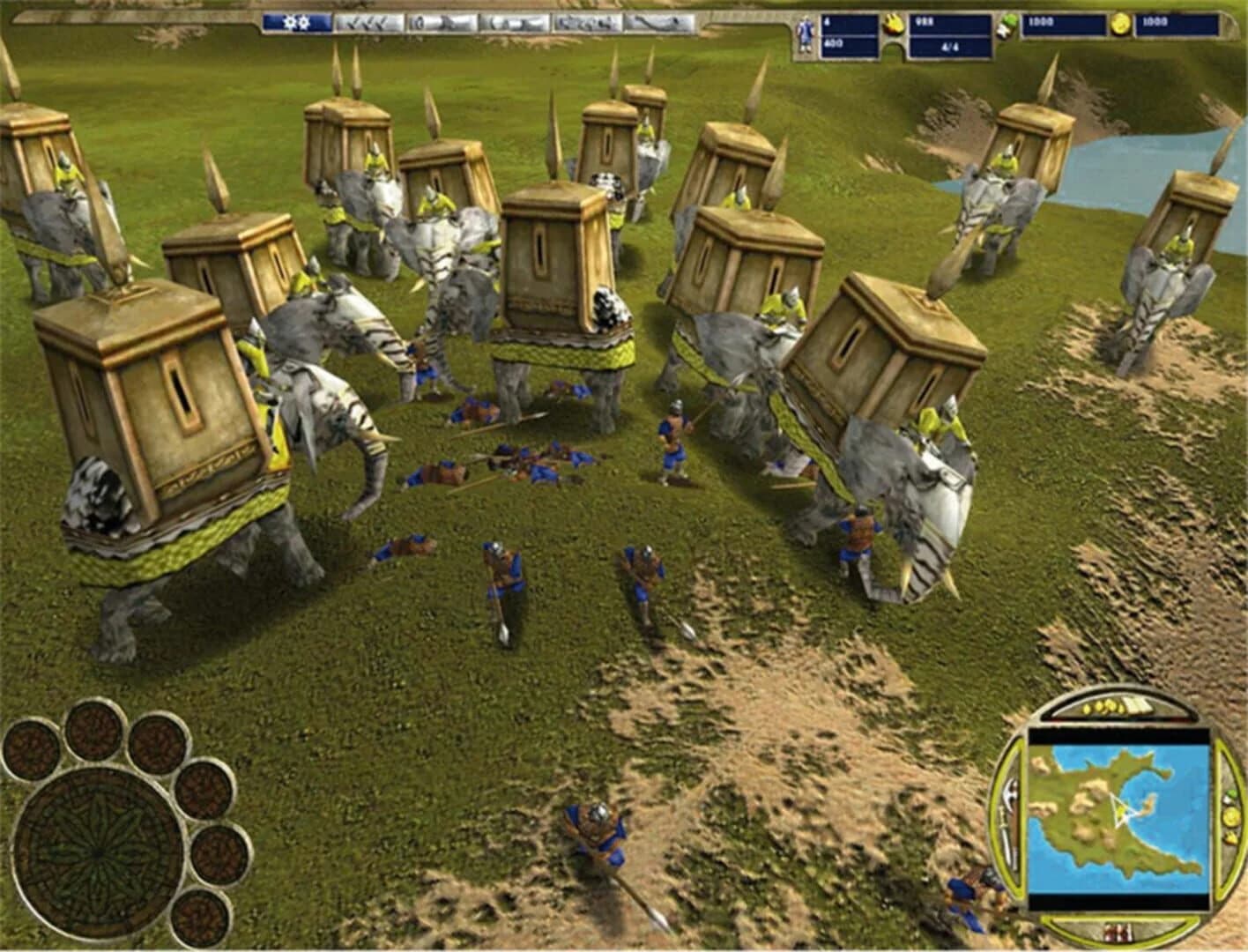1248x952 pixels.
Task: Click the fourth formation icon in top bar
Action: tap(586, 23)
